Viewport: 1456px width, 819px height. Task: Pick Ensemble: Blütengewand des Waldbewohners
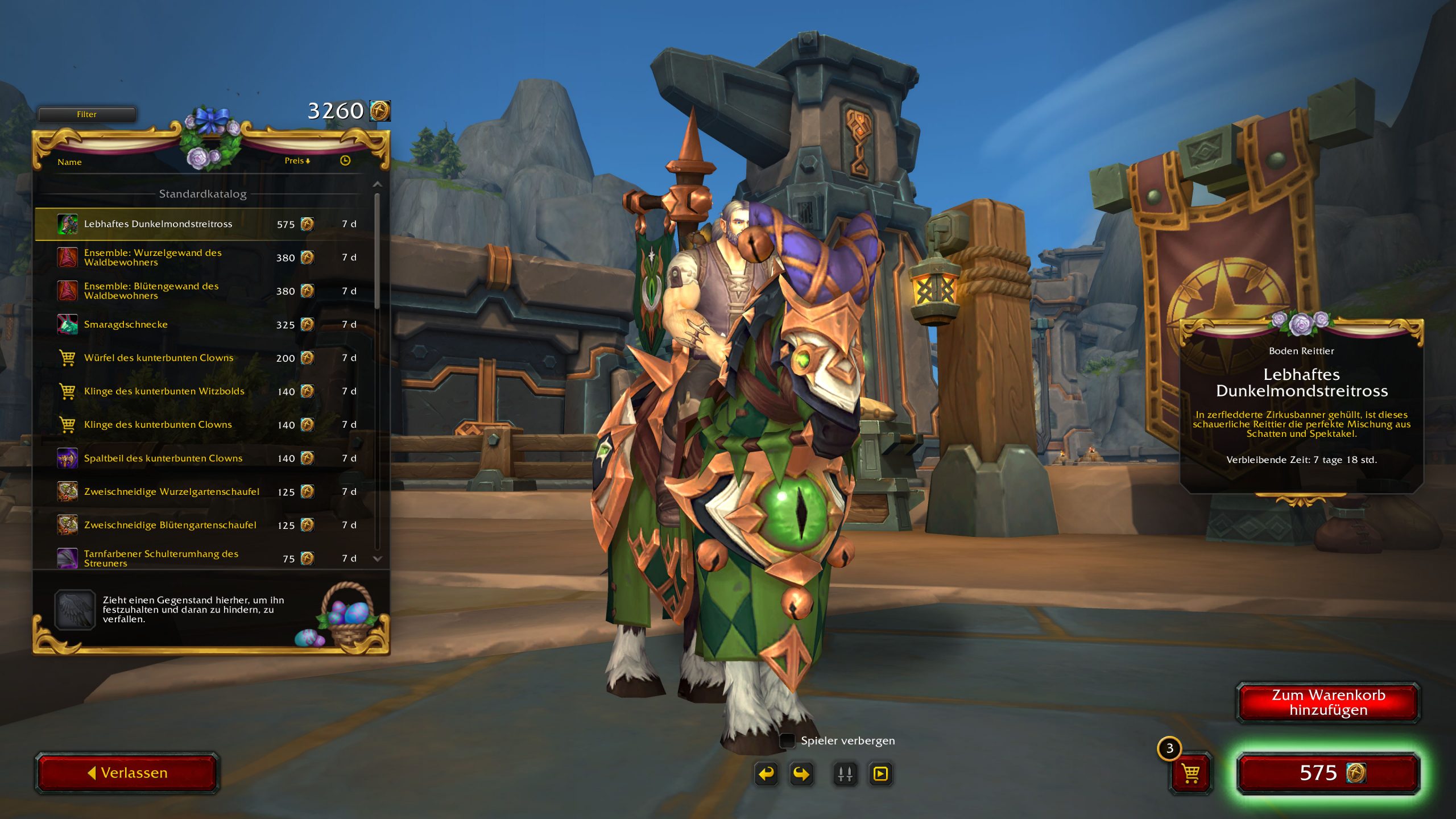point(151,291)
